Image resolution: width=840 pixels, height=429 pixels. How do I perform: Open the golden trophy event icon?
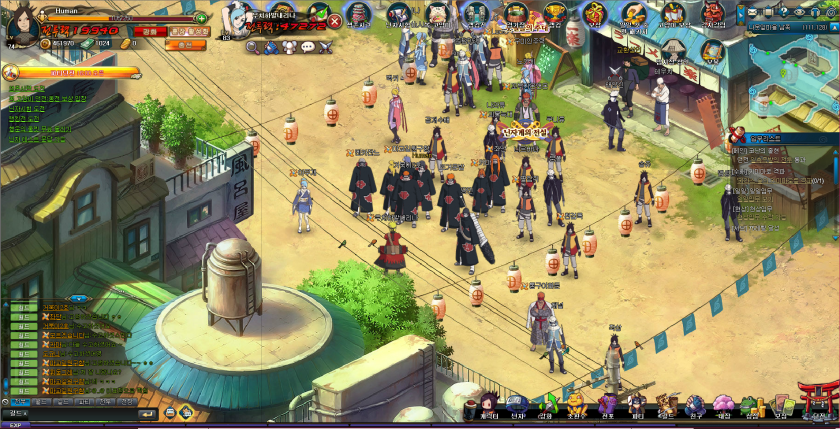click(x=556, y=12)
